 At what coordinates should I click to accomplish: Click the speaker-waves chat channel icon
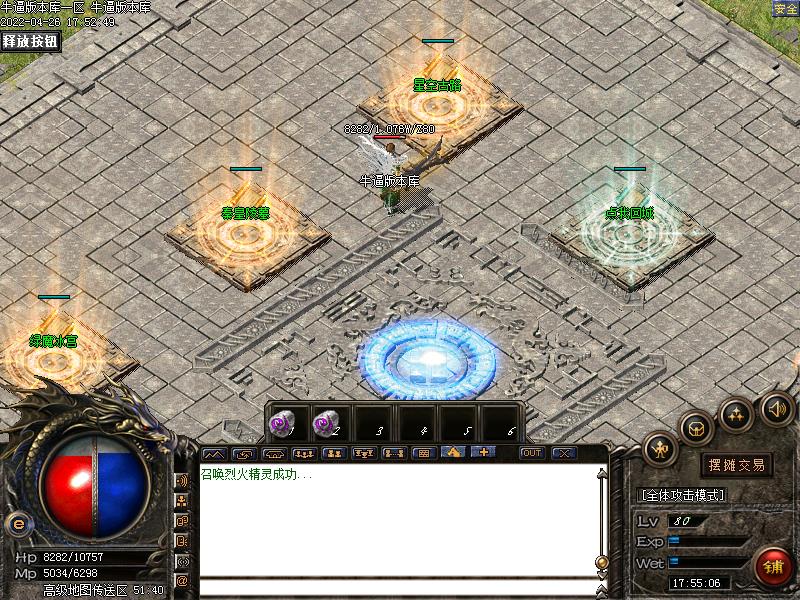[x=182, y=481]
